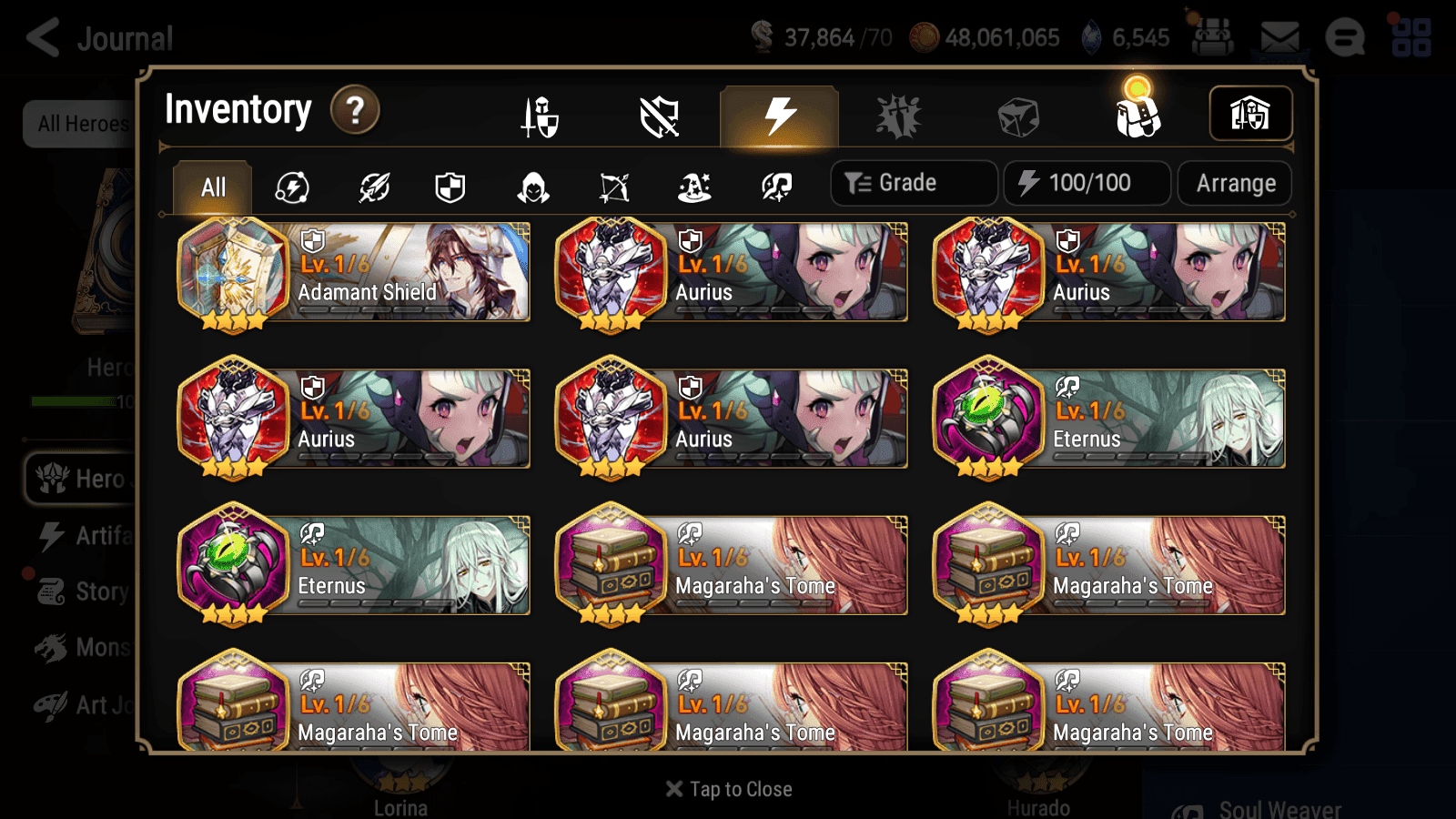The width and height of the screenshot is (1456, 819).
Task: Open the building storage icon at top right
Action: [1250, 113]
